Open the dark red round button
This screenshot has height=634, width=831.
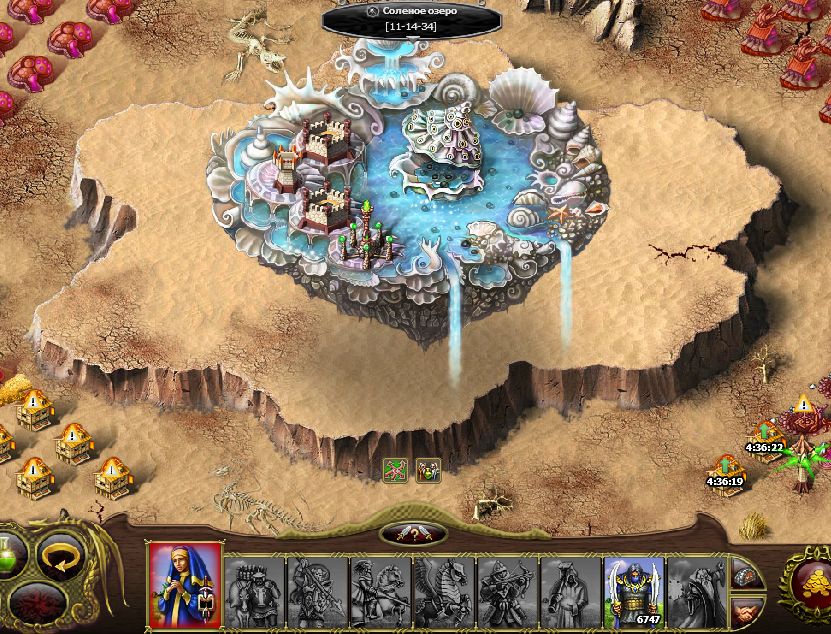tap(39, 604)
